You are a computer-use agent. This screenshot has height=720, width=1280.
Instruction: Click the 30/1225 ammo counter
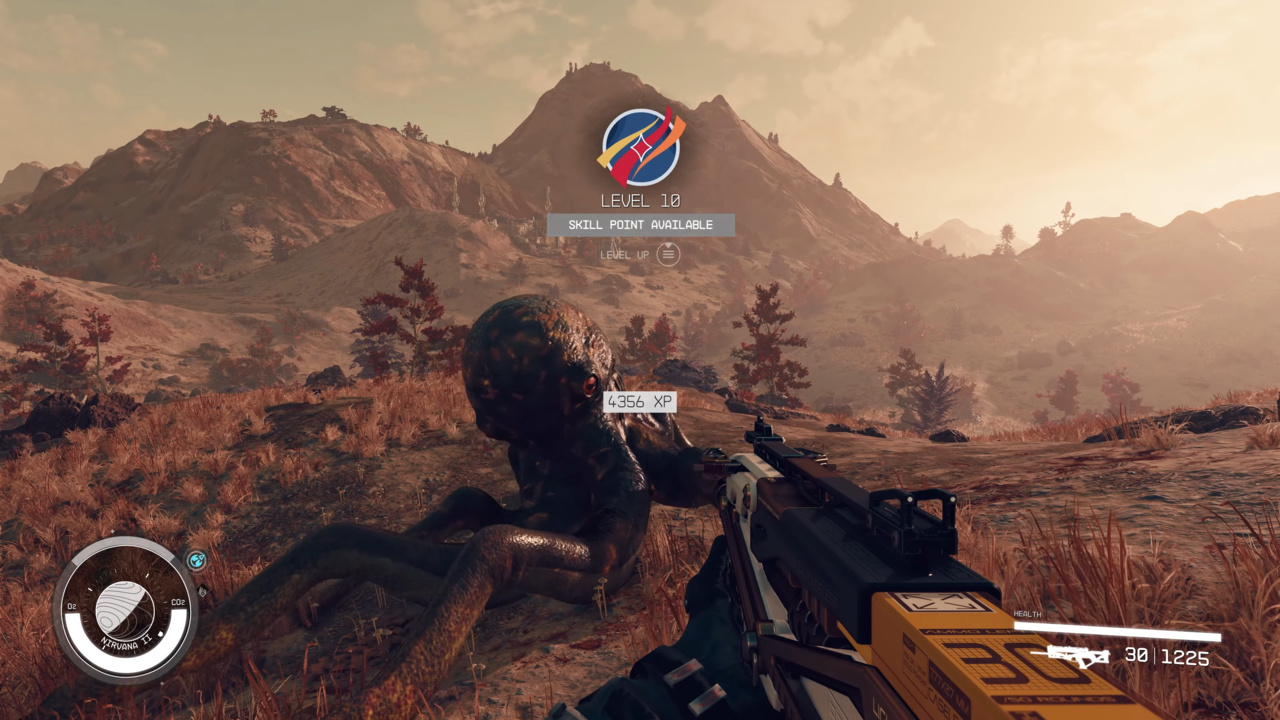point(1166,658)
